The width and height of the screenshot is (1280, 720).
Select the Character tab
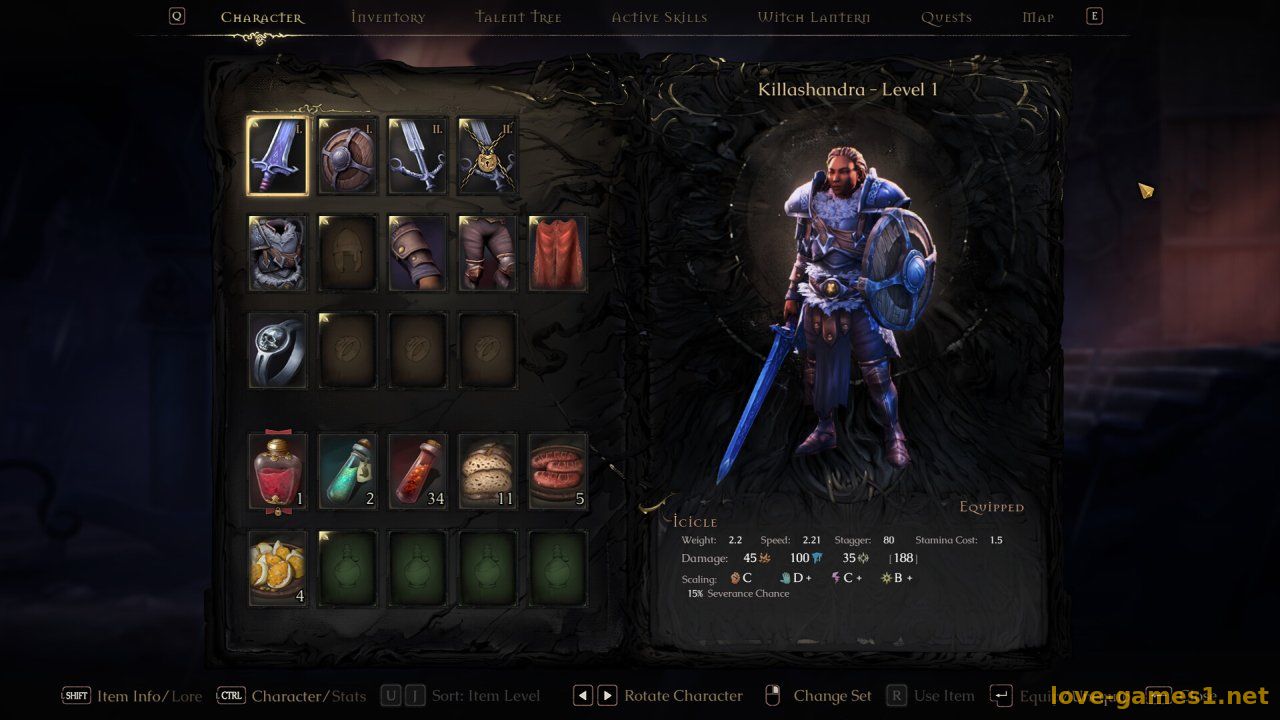262,17
